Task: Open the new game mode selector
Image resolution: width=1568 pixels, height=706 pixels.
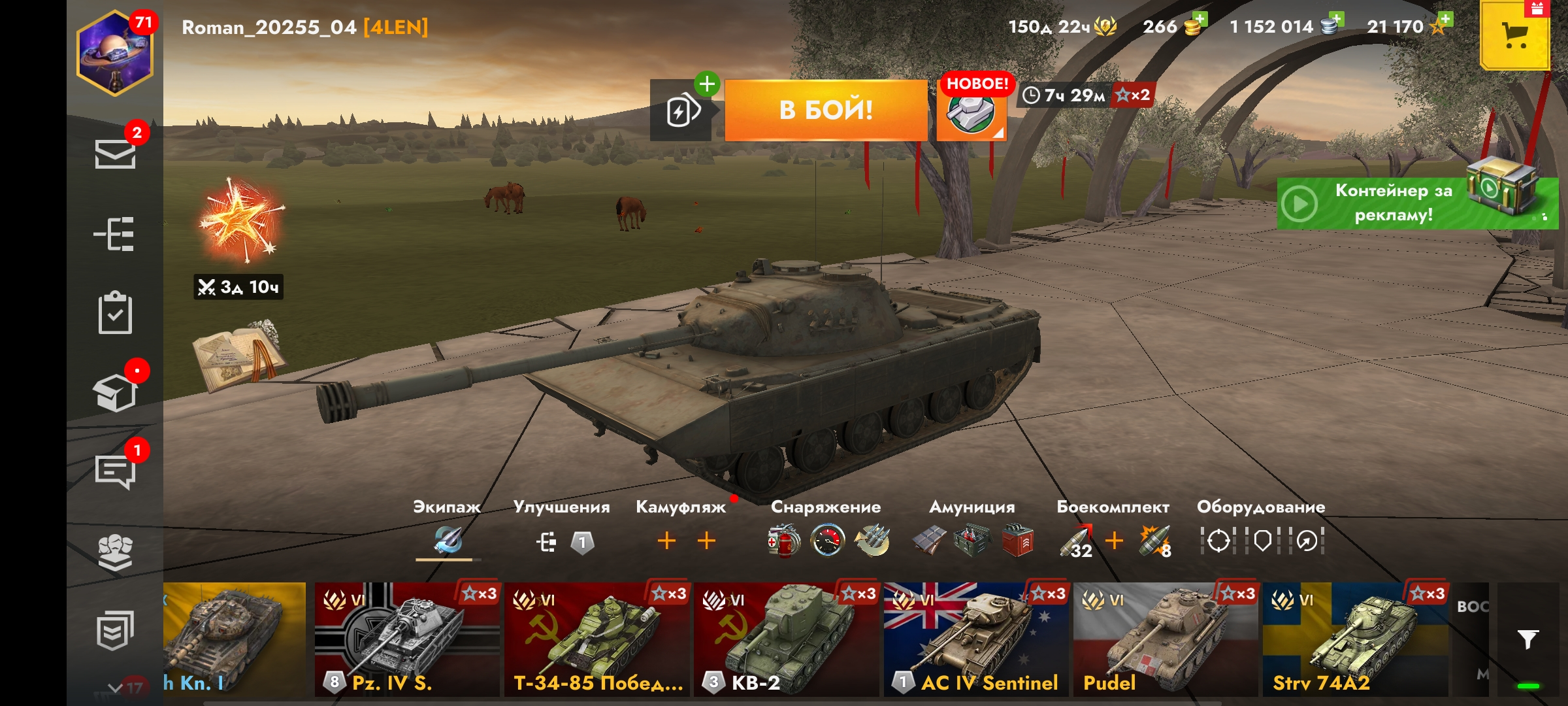Action: (x=972, y=112)
